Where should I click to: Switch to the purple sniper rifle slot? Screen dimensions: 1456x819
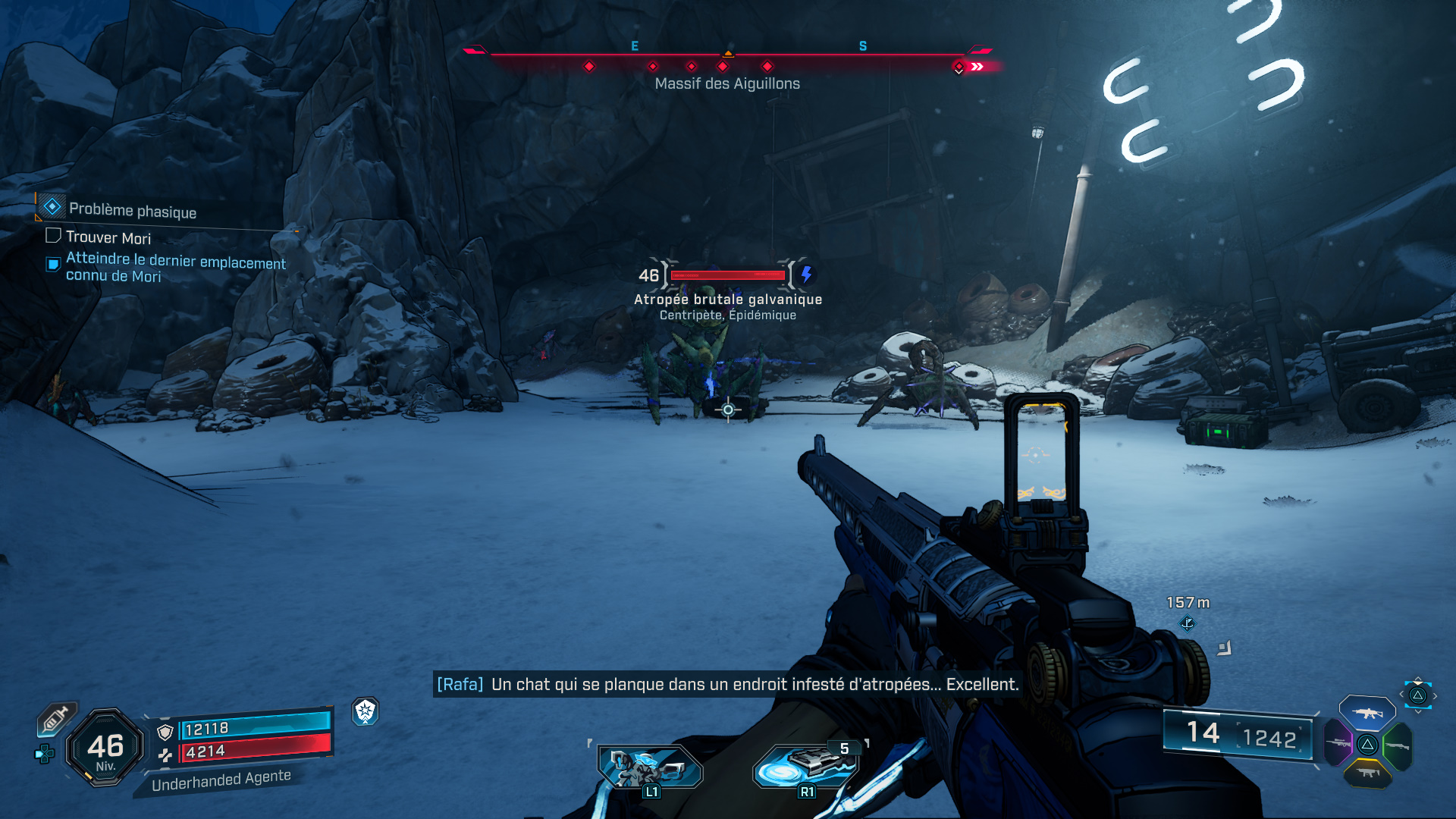click(1338, 743)
